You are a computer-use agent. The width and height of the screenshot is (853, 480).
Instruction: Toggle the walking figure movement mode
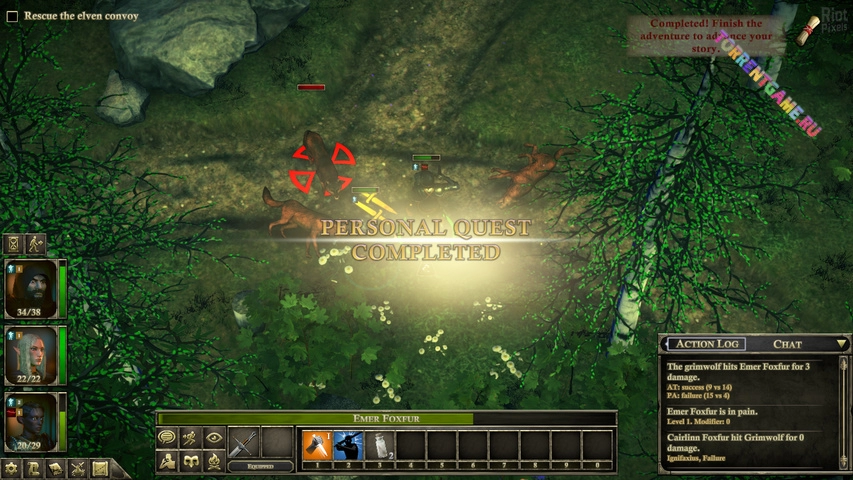[35, 244]
